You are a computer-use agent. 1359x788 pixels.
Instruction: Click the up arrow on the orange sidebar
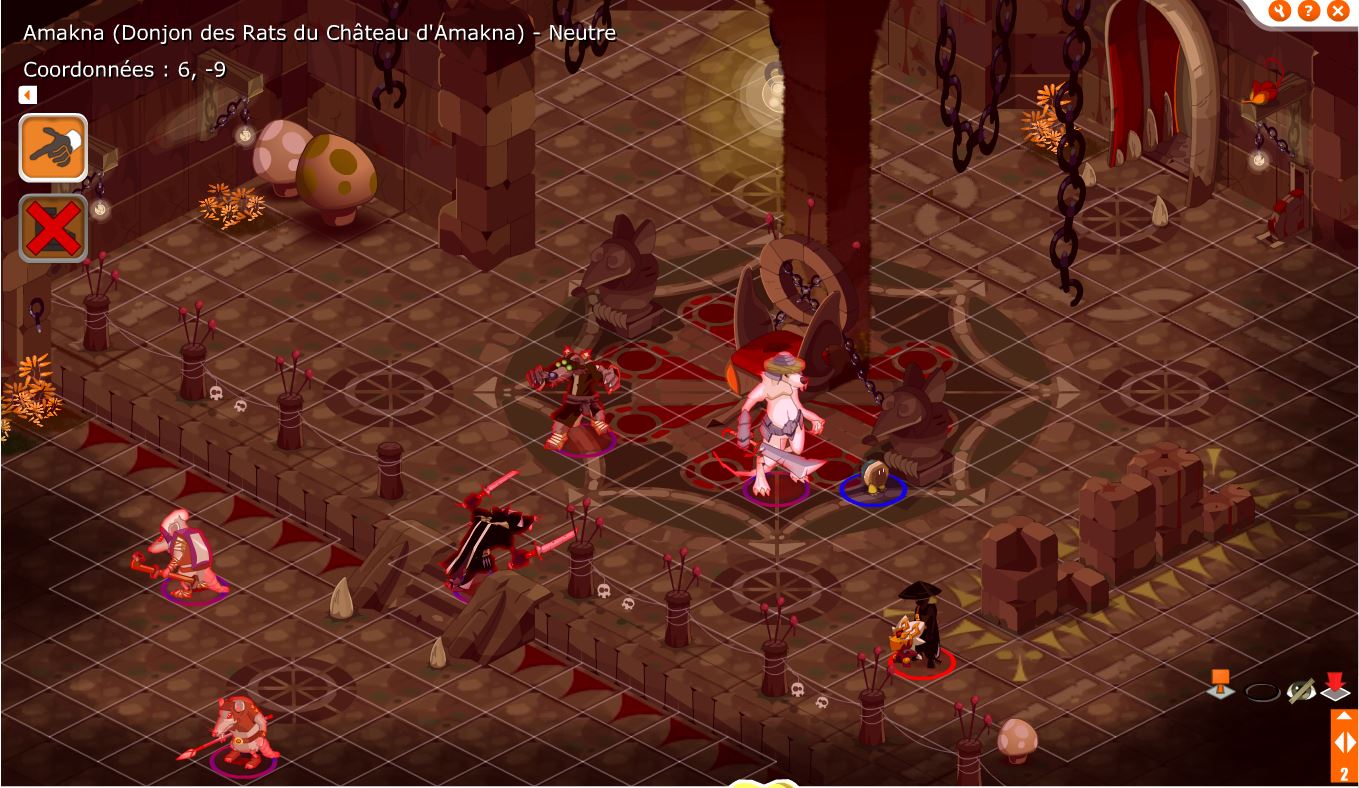[x=1344, y=716]
